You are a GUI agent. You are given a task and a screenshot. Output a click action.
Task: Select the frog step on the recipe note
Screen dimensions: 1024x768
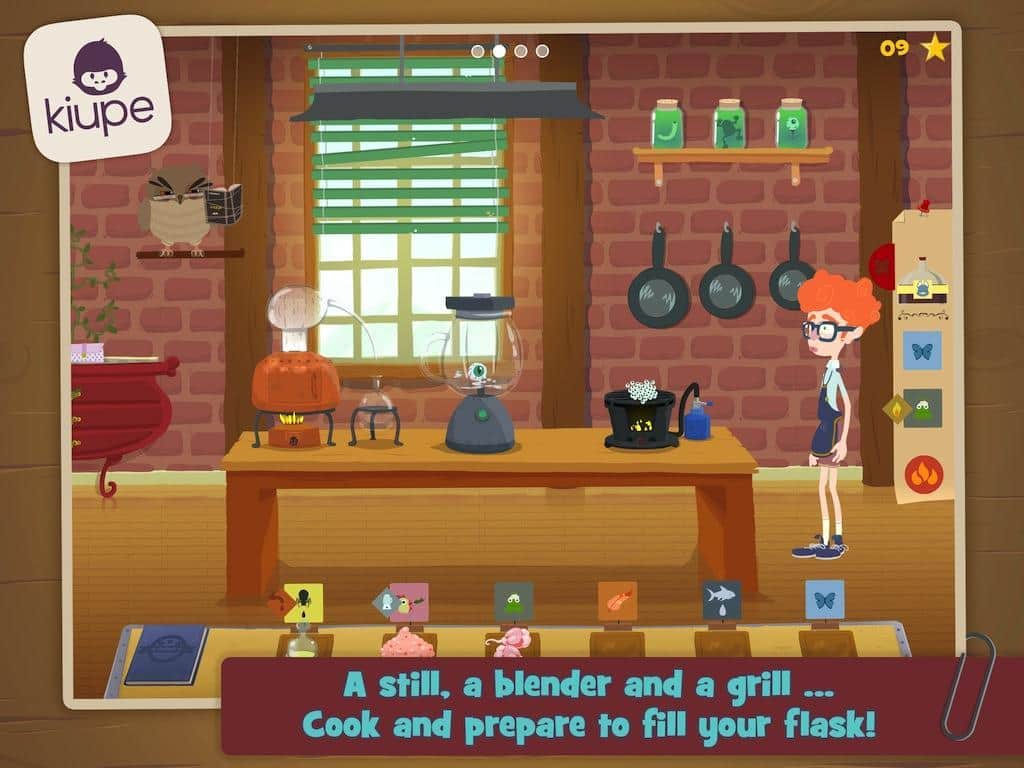pyautogui.click(x=923, y=408)
